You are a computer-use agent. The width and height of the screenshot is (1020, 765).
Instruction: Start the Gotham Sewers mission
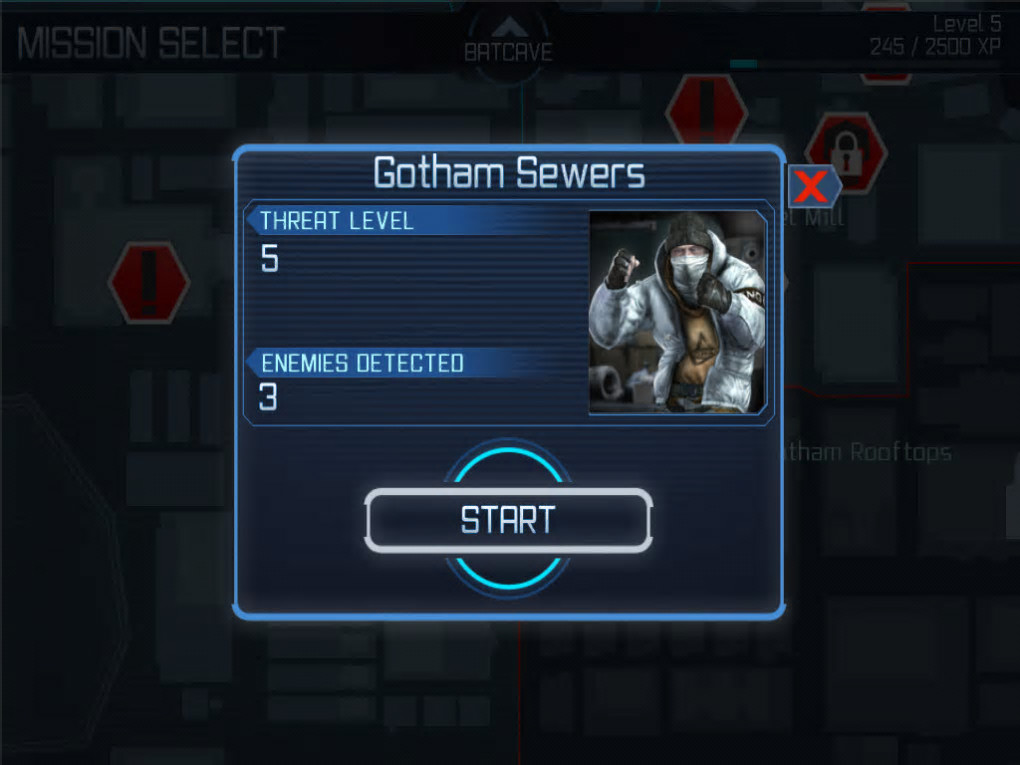pos(507,520)
